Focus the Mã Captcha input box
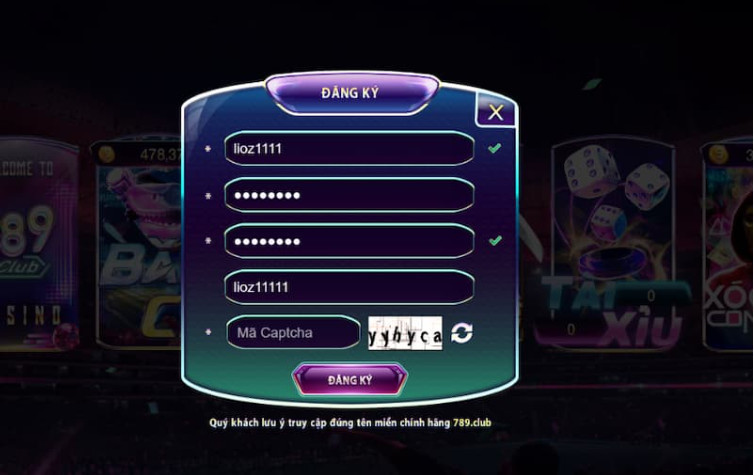Screen dimensions: 754x475 293,332
